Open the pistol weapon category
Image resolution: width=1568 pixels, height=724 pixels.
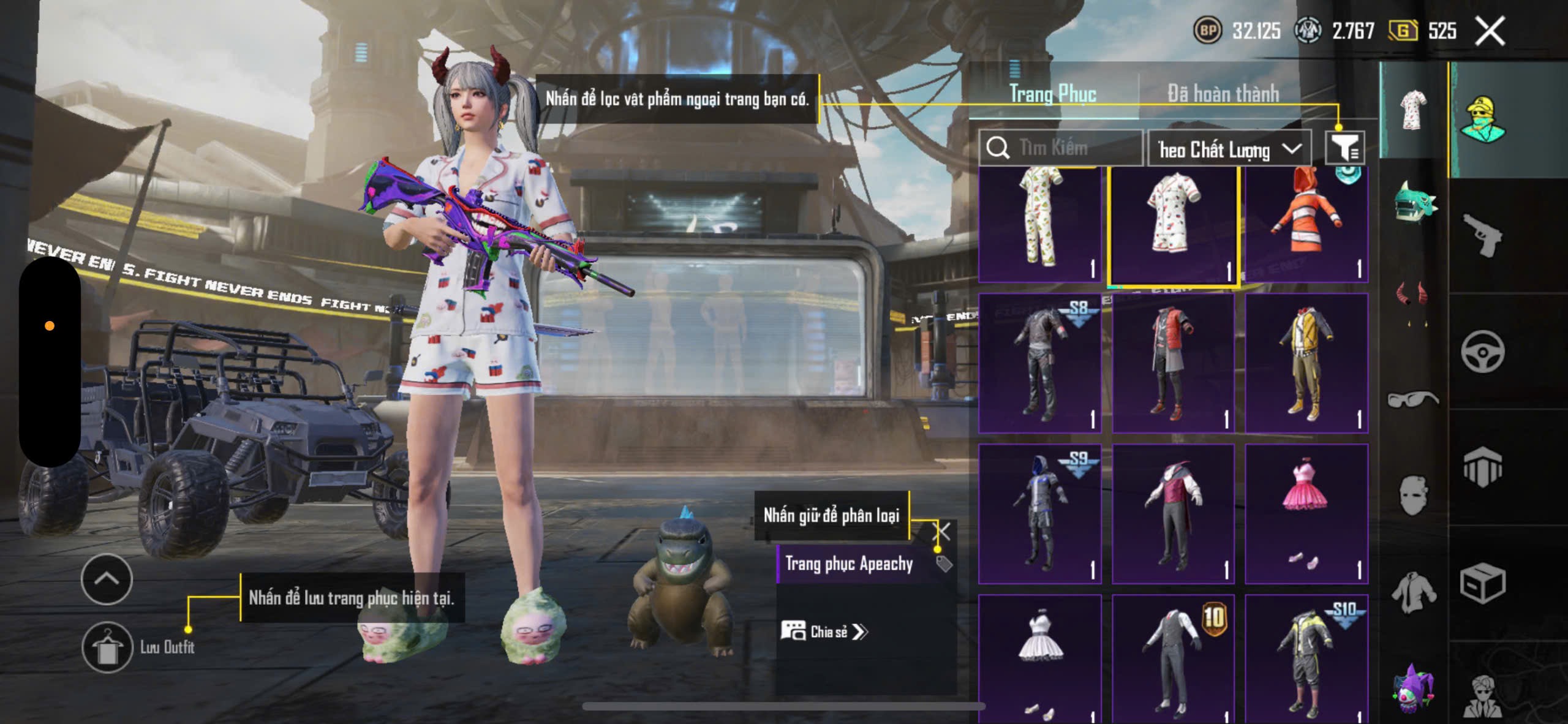click(x=1482, y=235)
